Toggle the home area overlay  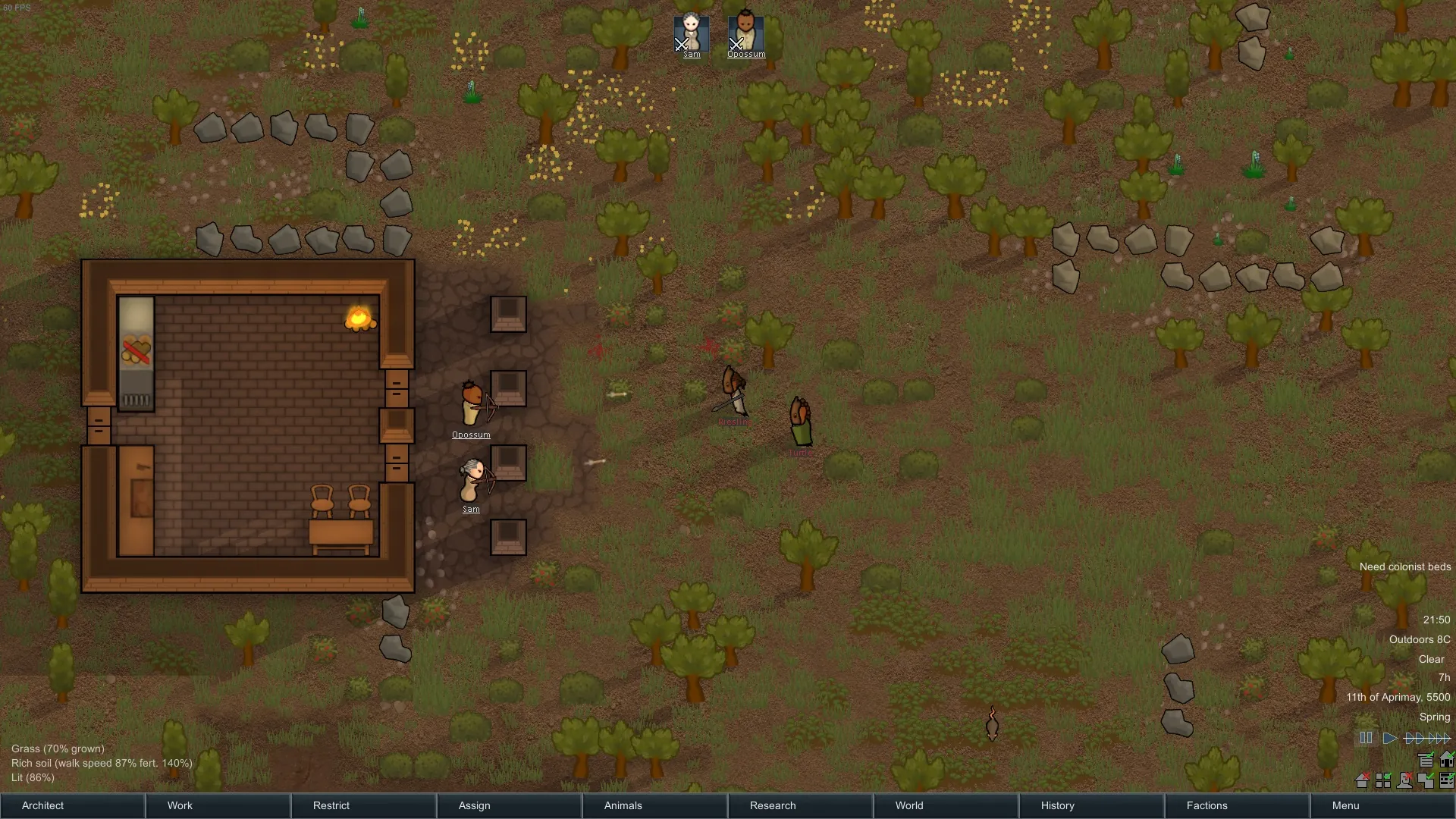click(1446, 759)
